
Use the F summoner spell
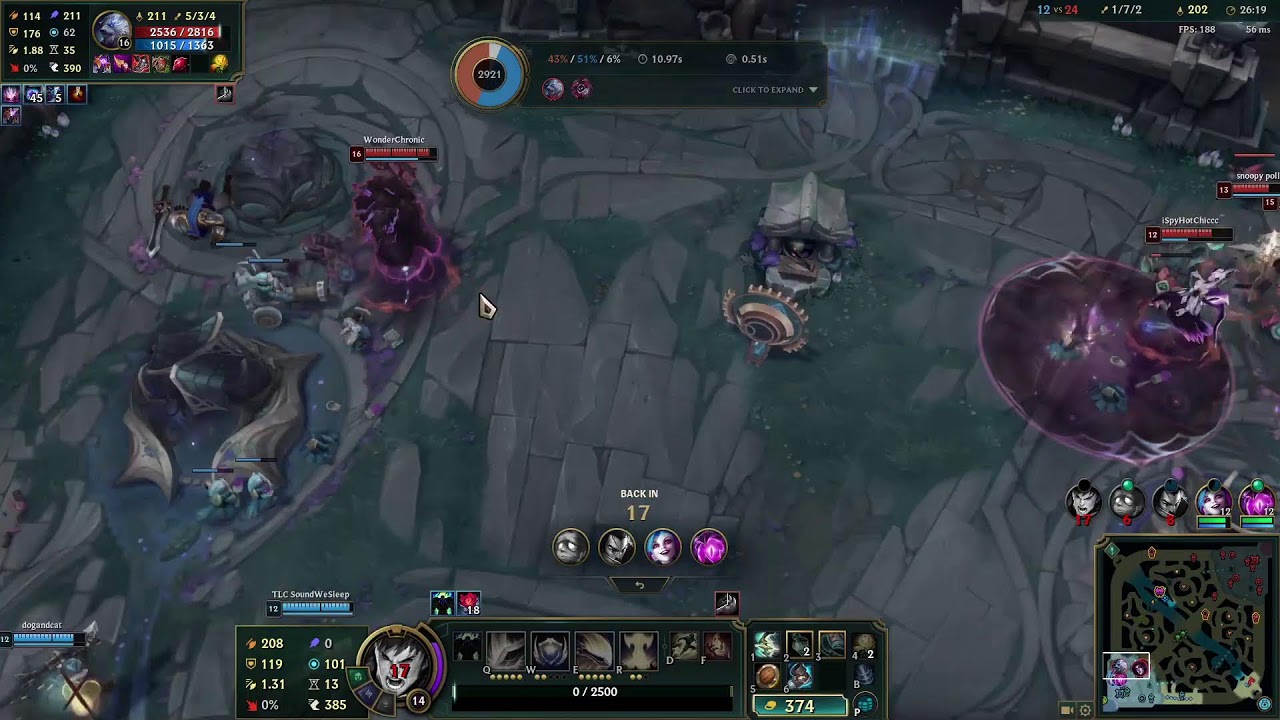[x=716, y=646]
